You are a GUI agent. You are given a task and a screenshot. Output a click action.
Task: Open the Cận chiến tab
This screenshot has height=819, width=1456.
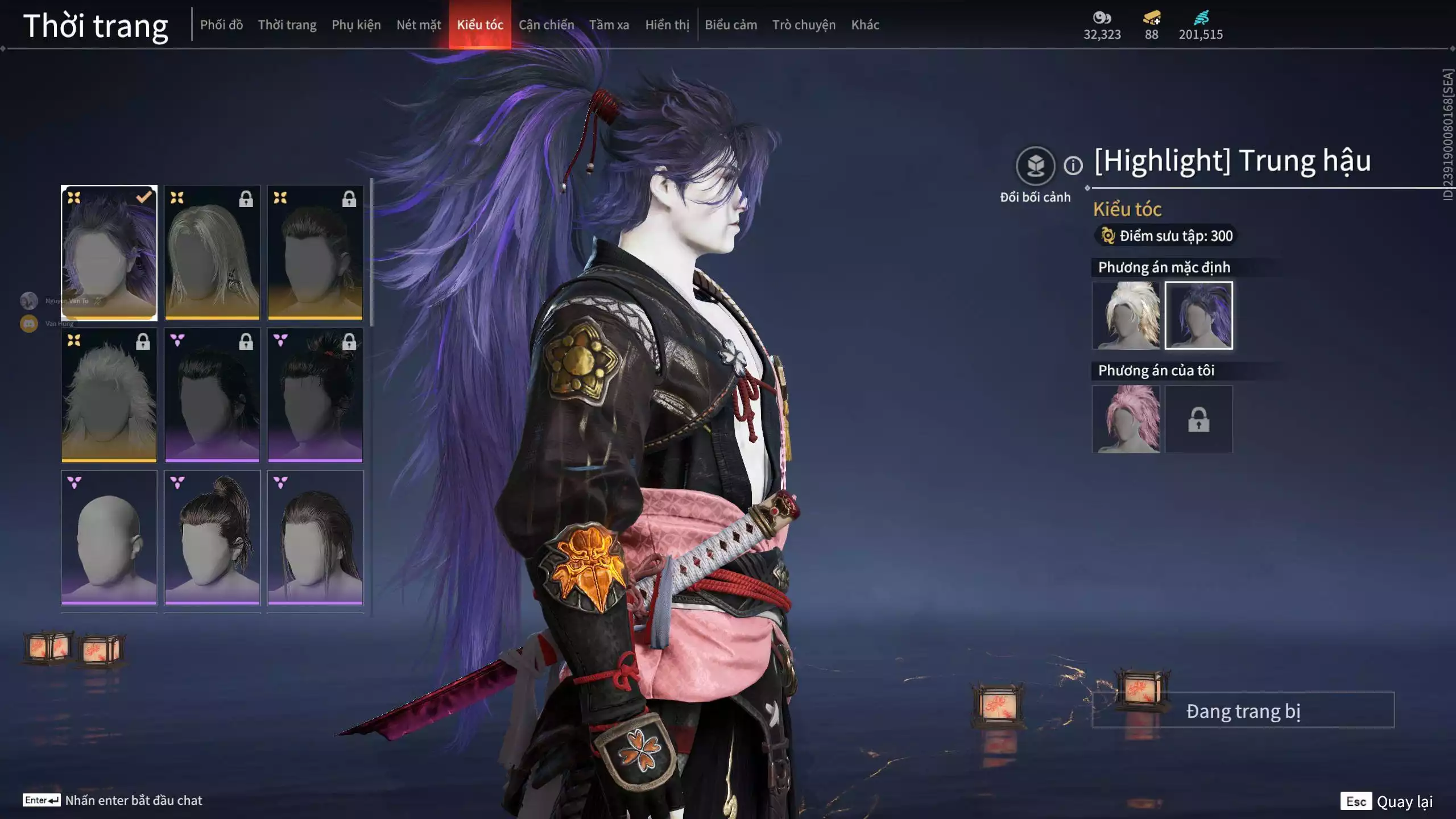[x=546, y=25]
